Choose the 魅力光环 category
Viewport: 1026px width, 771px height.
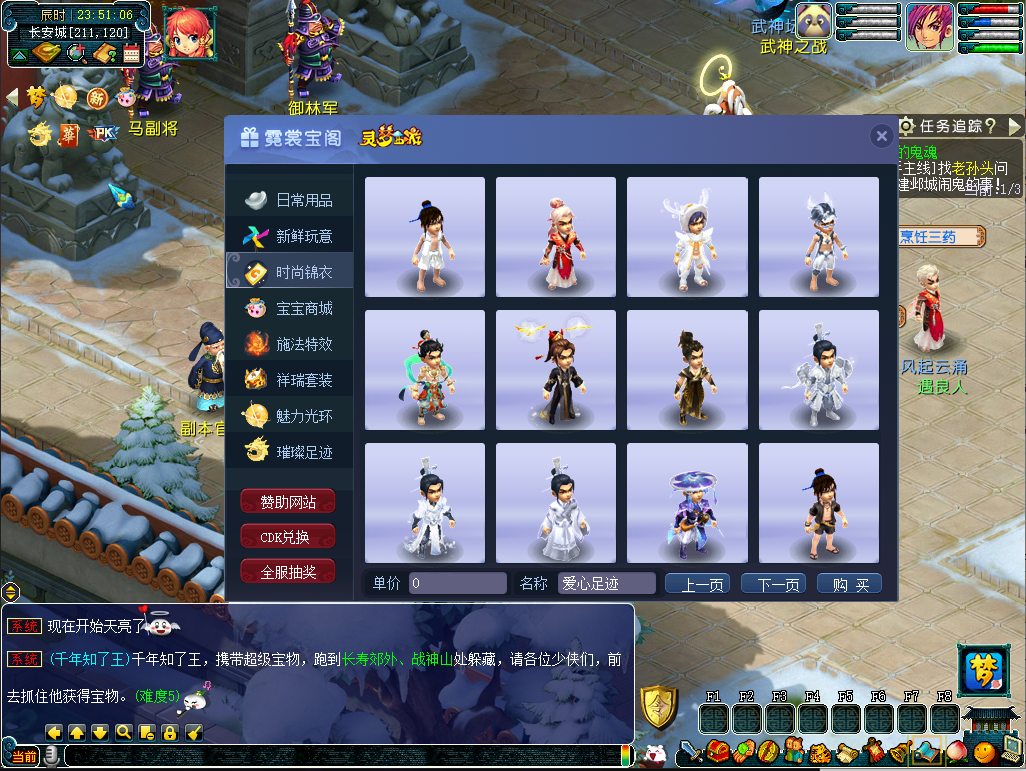[290, 416]
